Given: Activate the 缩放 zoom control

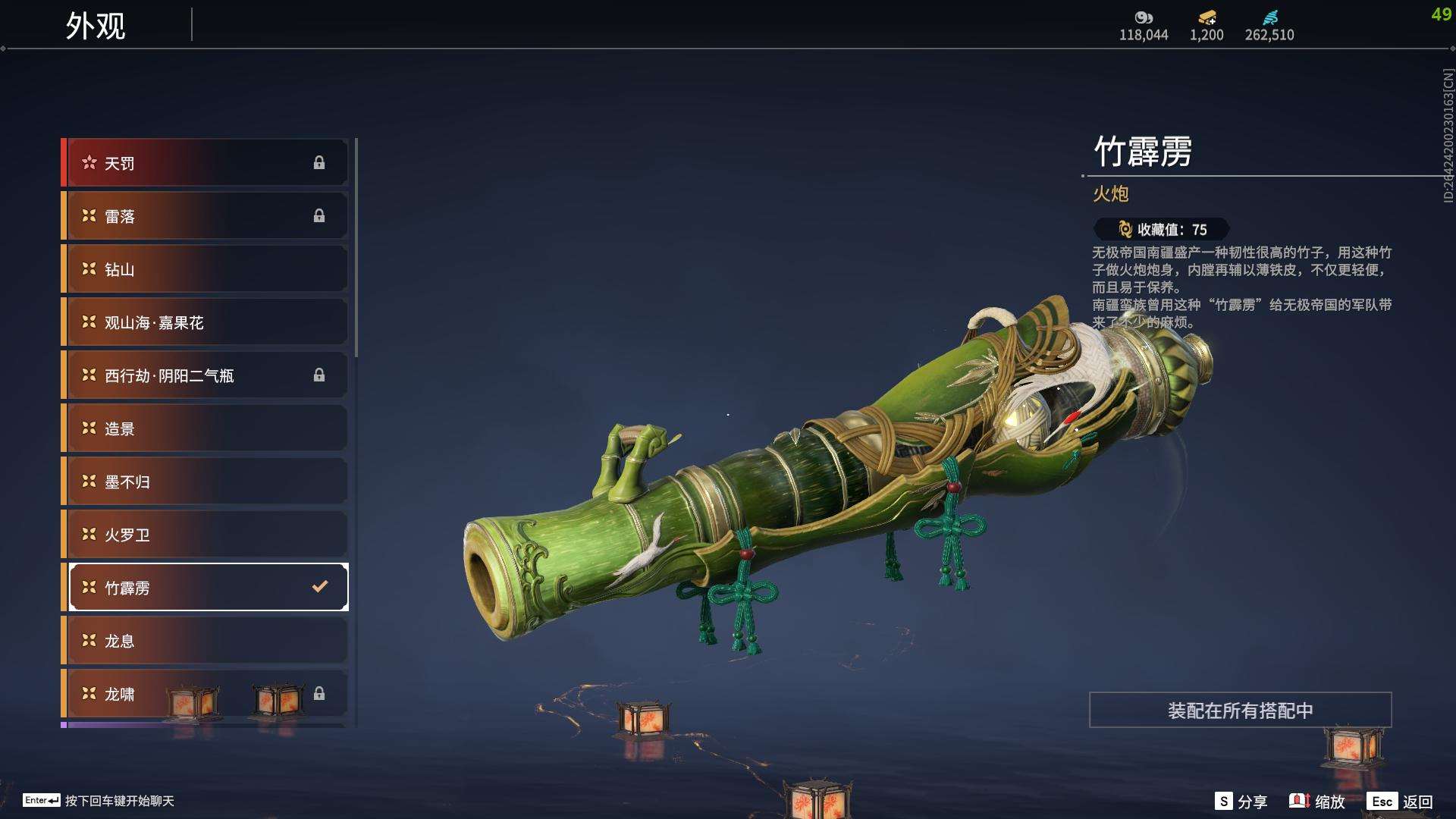Looking at the screenshot, I should (x=1317, y=802).
